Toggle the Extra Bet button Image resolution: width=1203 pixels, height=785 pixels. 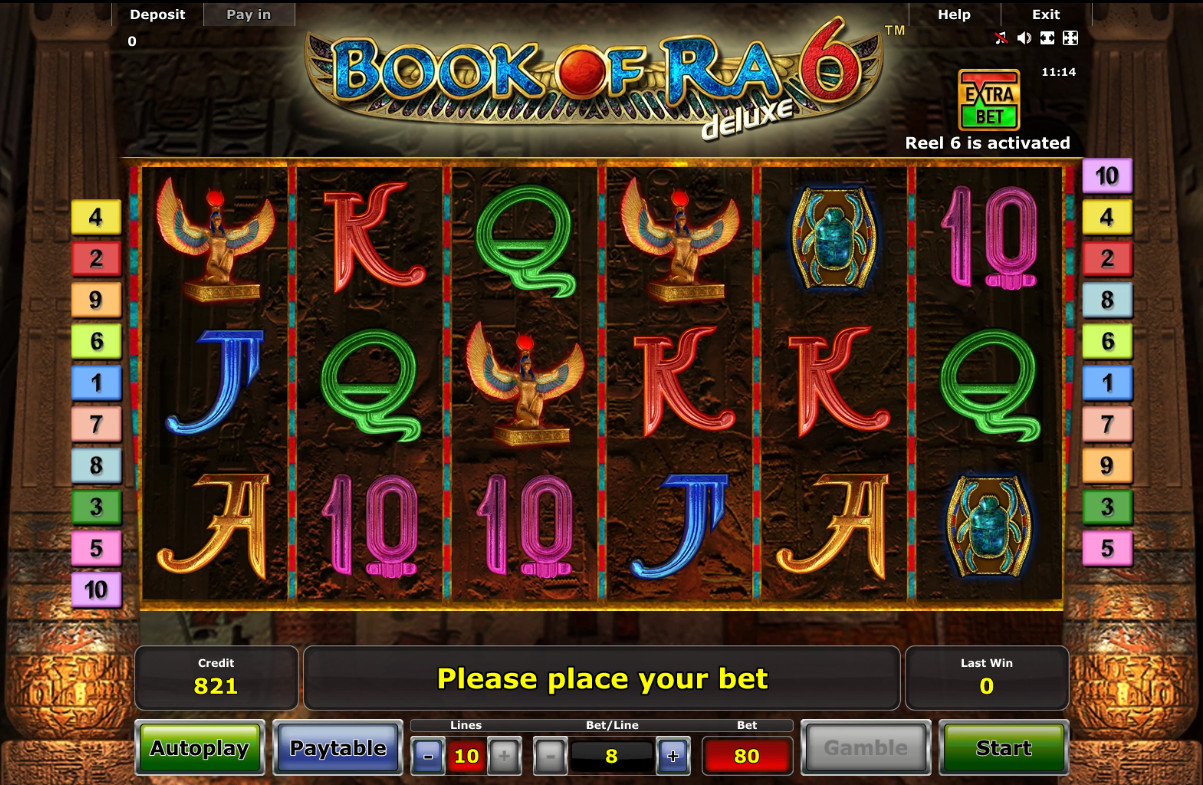989,100
